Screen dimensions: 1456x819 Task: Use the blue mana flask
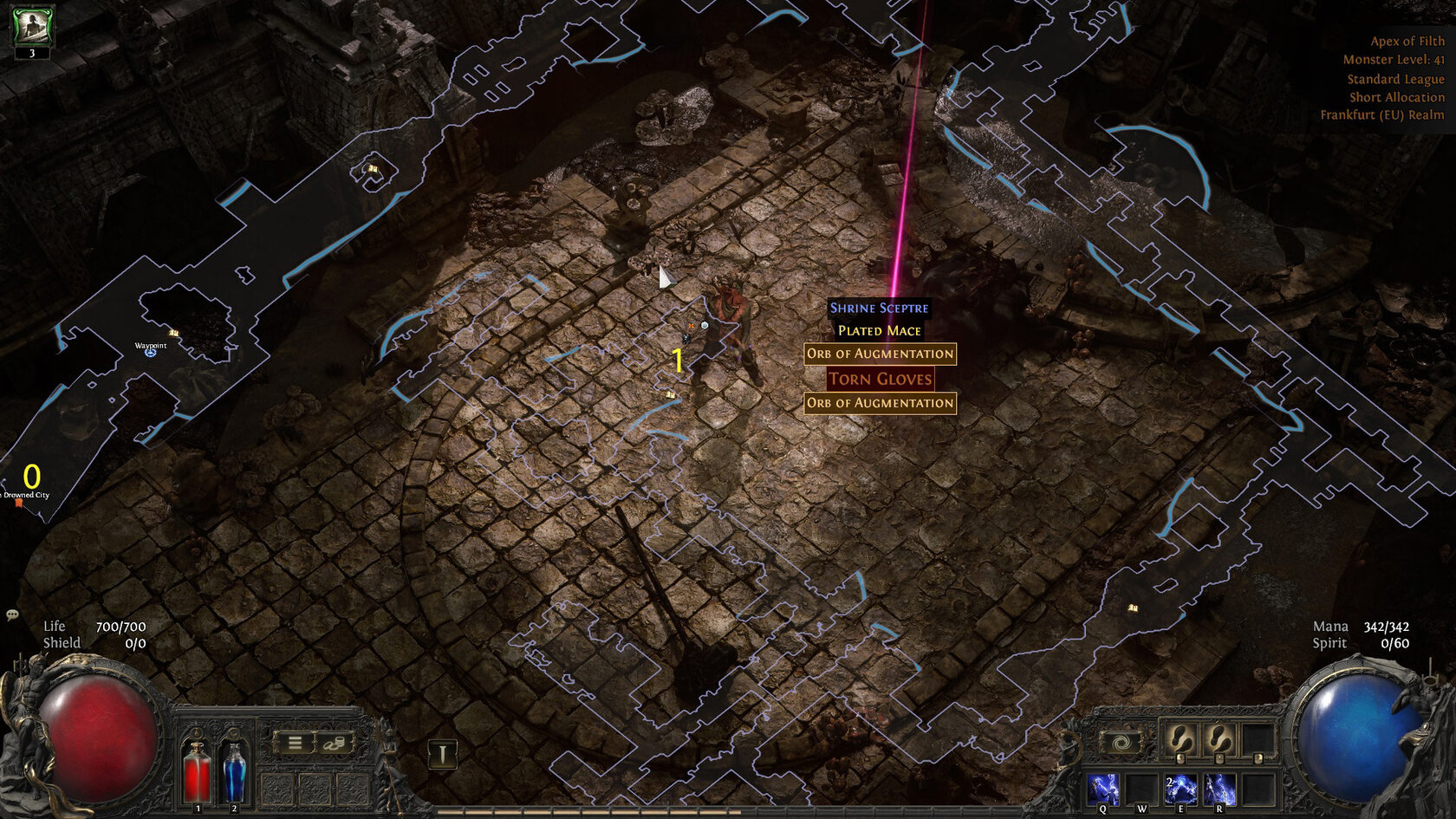[x=234, y=770]
